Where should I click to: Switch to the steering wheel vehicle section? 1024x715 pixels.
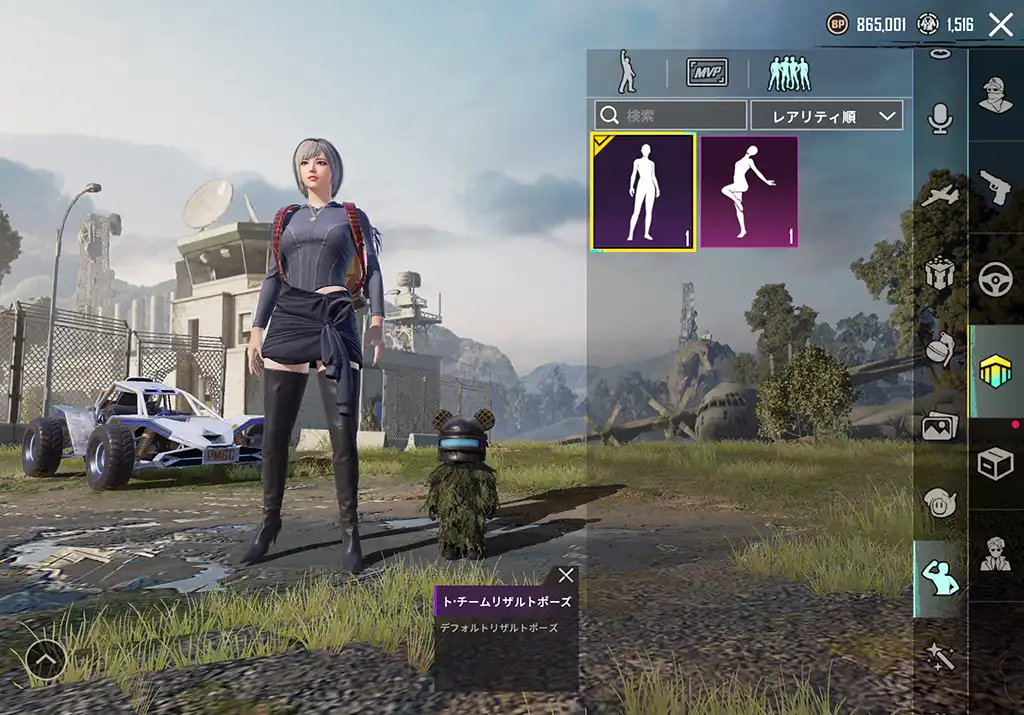(996, 279)
